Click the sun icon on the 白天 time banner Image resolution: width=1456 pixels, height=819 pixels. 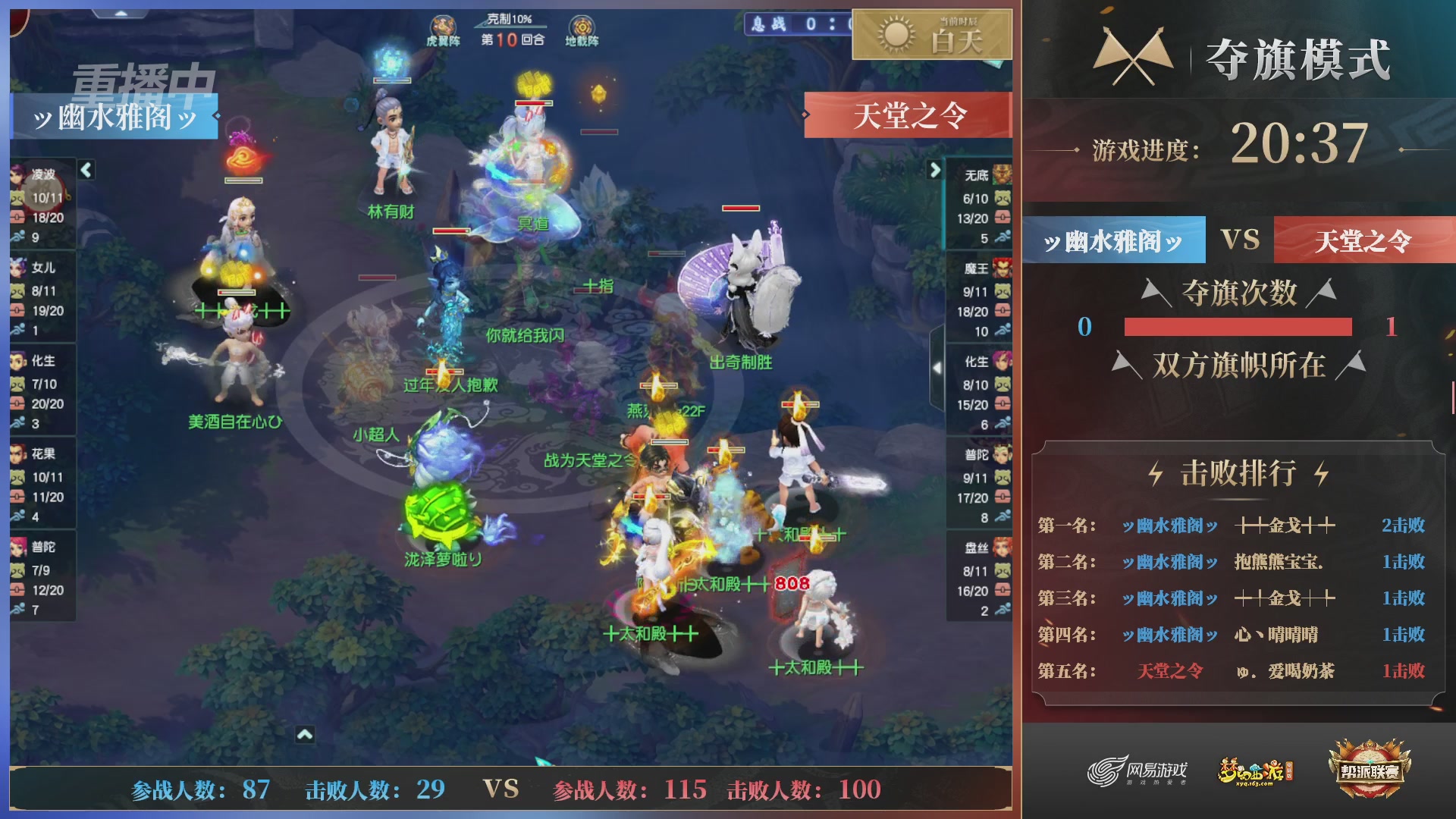pos(895,36)
